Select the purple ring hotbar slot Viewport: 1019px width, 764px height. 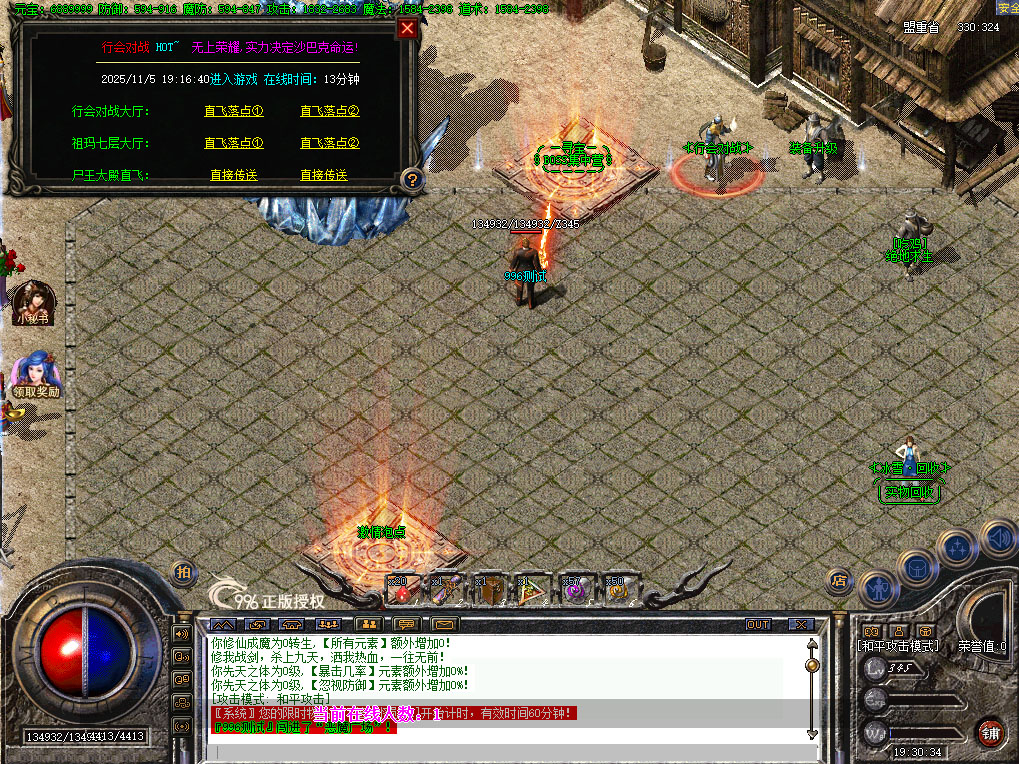575,590
